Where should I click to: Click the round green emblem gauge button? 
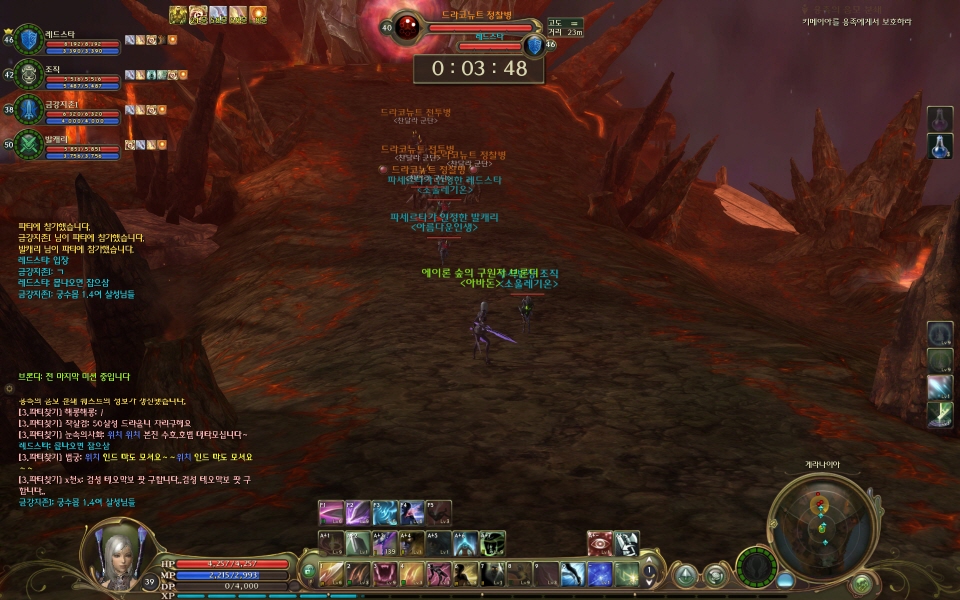tap(758, 568)
